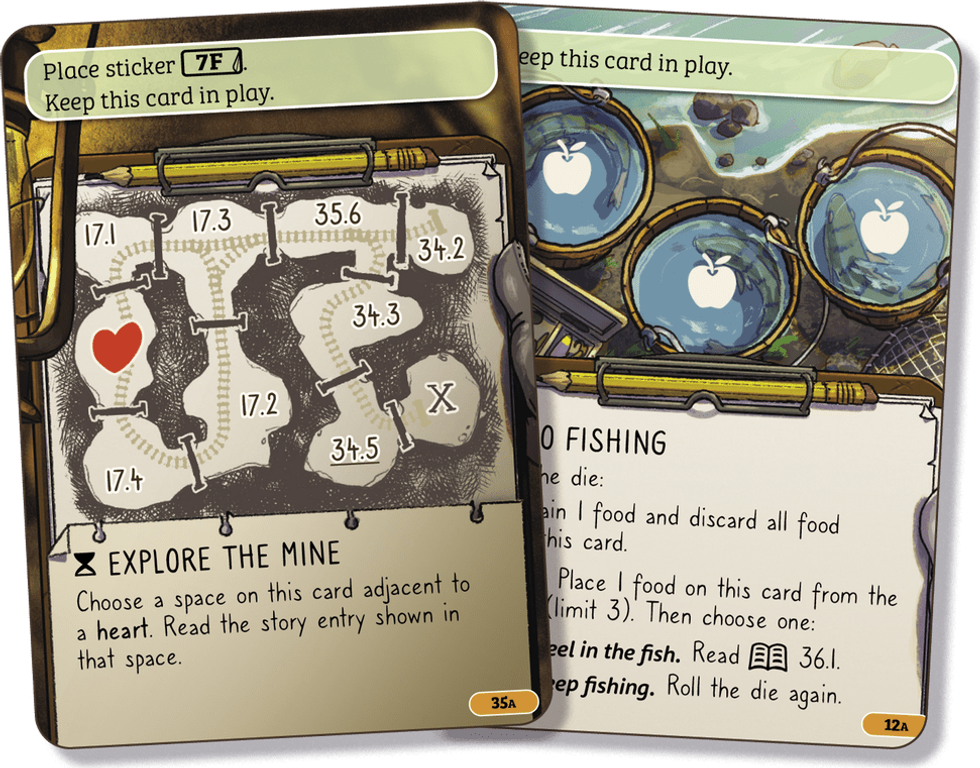980x768 pixels.
Task: Click the X-marked mine space
Action: 441,399
